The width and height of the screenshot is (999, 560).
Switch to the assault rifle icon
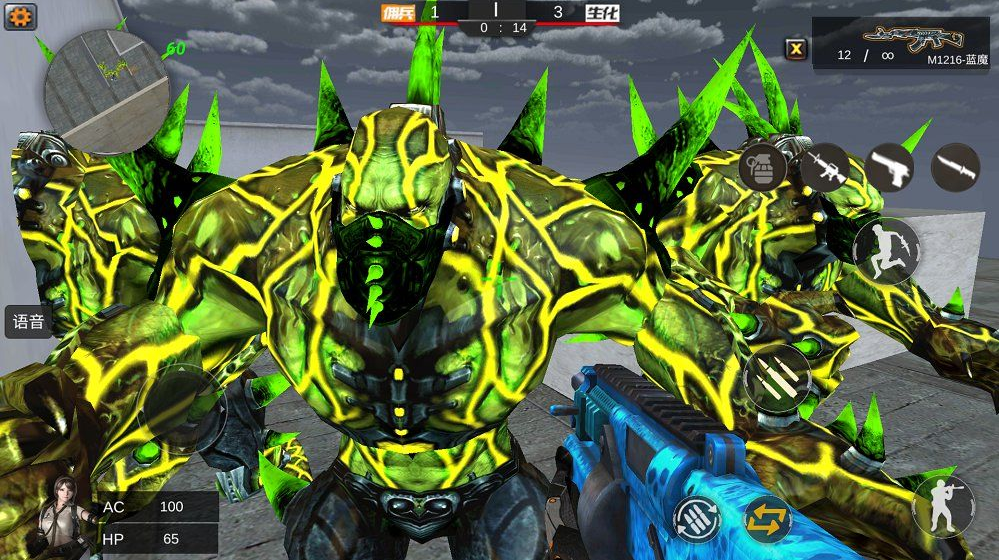[824, 166]
